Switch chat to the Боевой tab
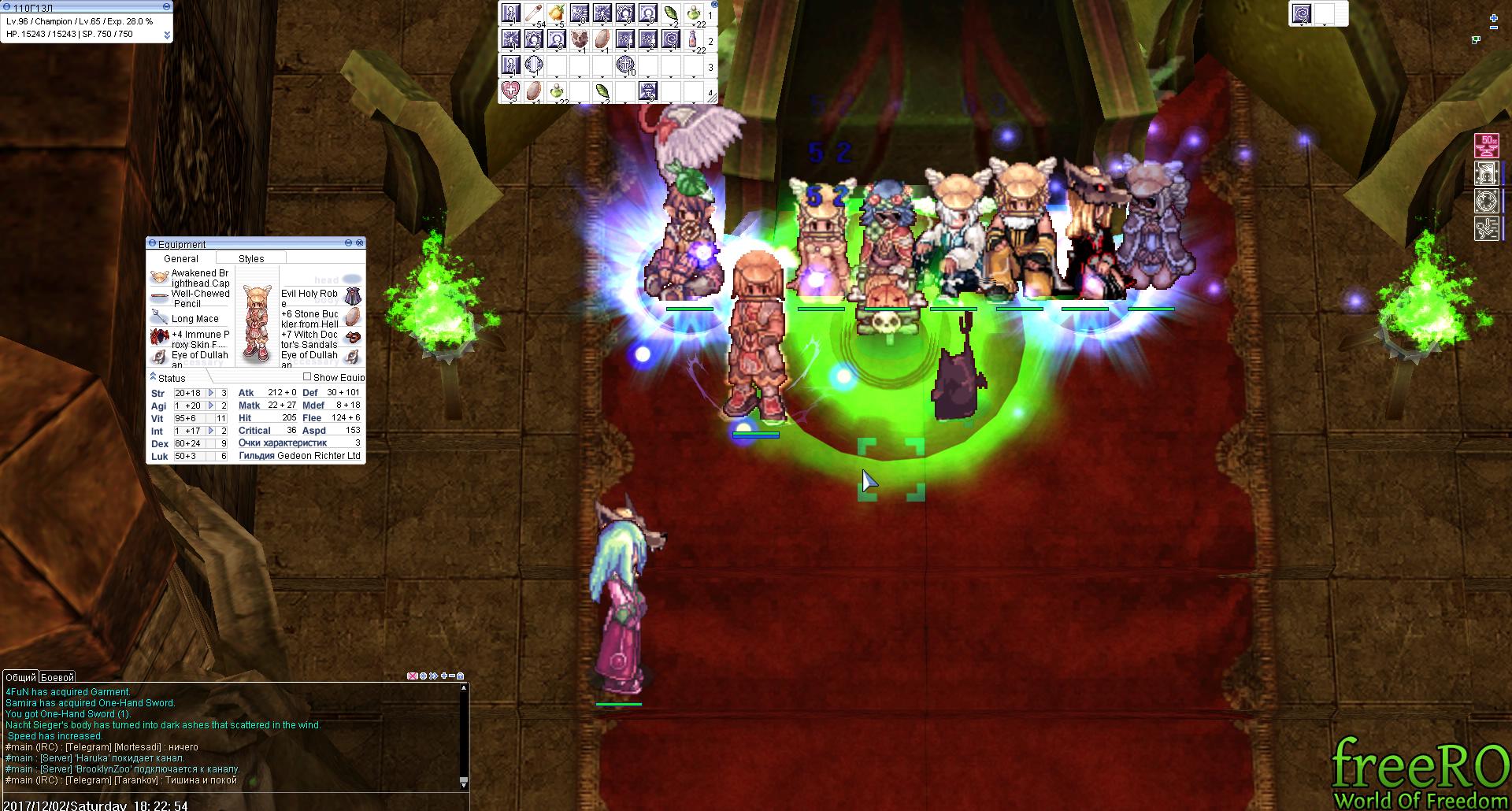This screenshot has height=811, width=1512. (57, 677)
